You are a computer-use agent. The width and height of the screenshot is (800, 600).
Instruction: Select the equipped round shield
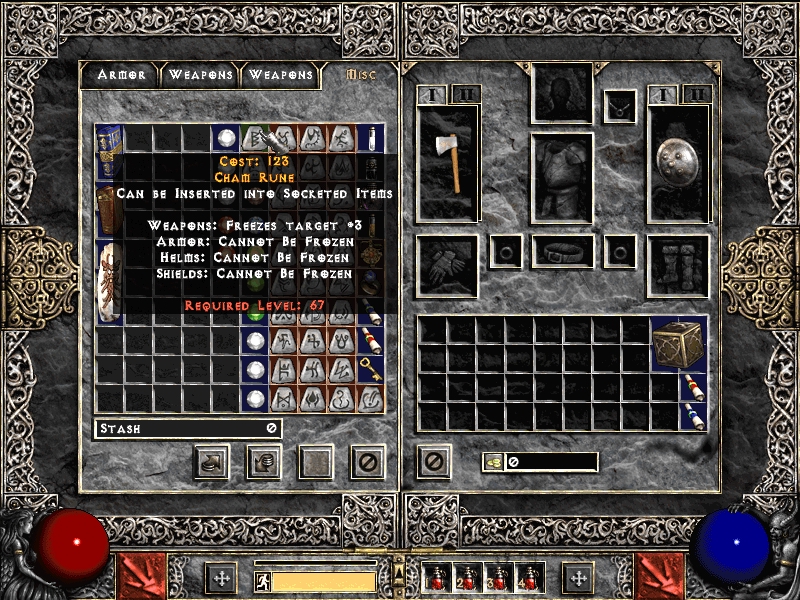coord(678,162)
